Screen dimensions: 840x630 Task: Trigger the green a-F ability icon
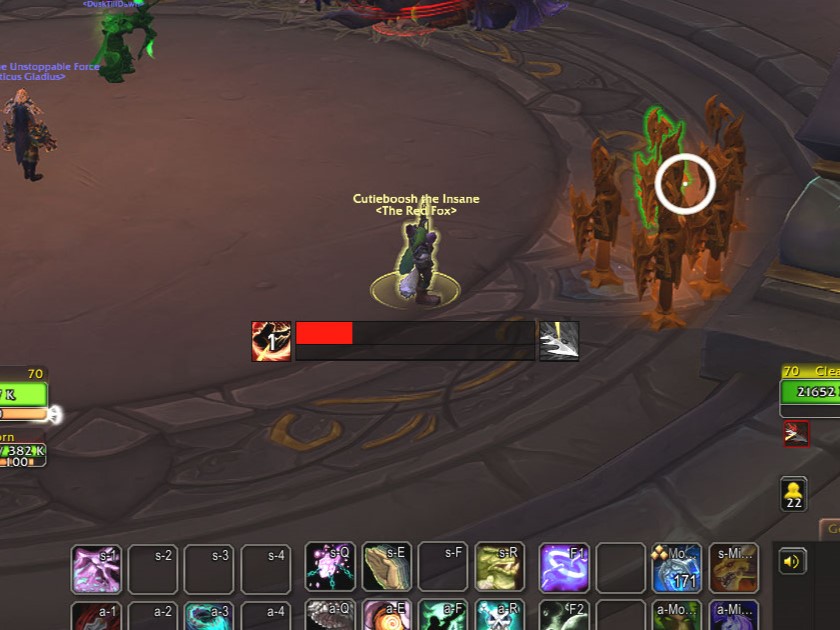point(443,616)
